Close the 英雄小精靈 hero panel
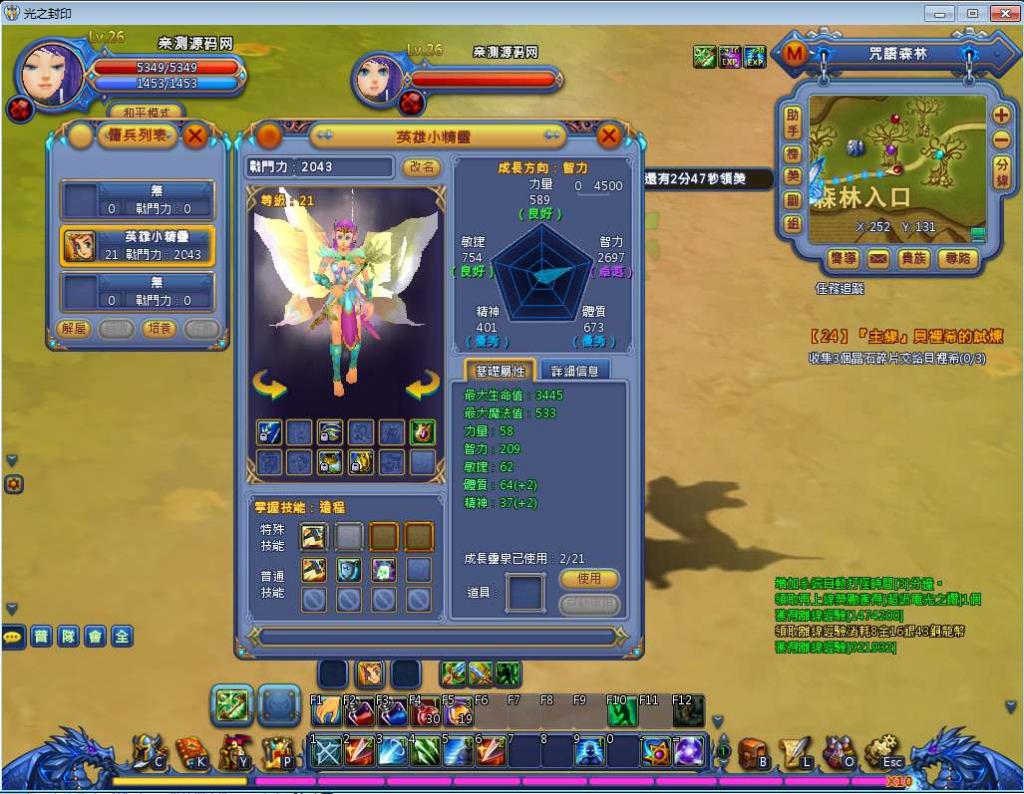The image size is (1024, 794). (x=609, y=136)
